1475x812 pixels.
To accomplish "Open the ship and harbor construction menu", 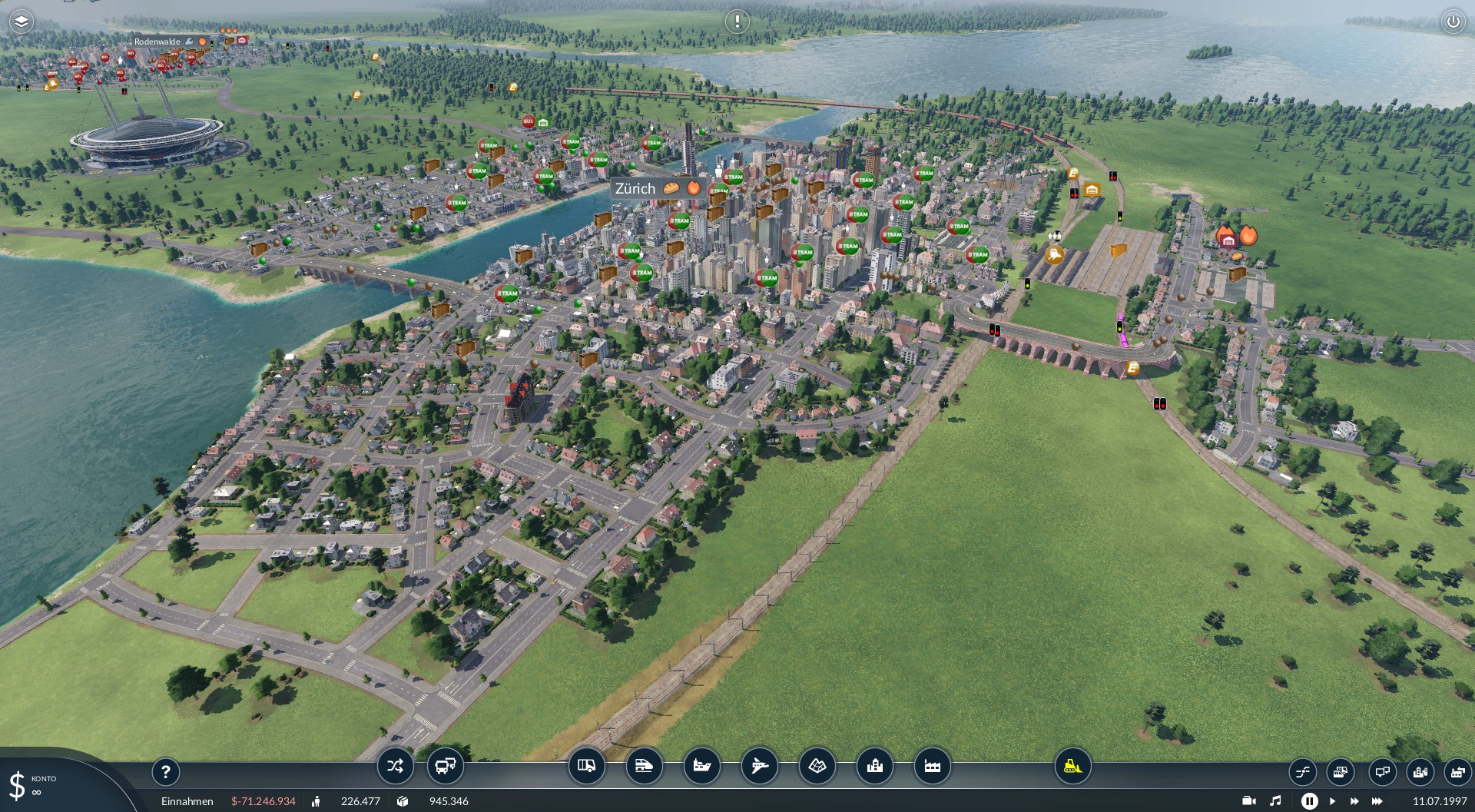I will tap(701, 766).
